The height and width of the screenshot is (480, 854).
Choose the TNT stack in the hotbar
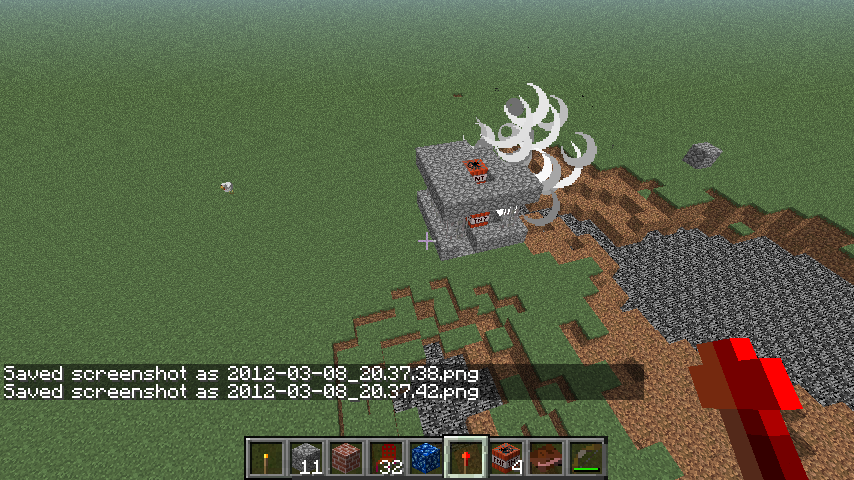click(505, 458)
